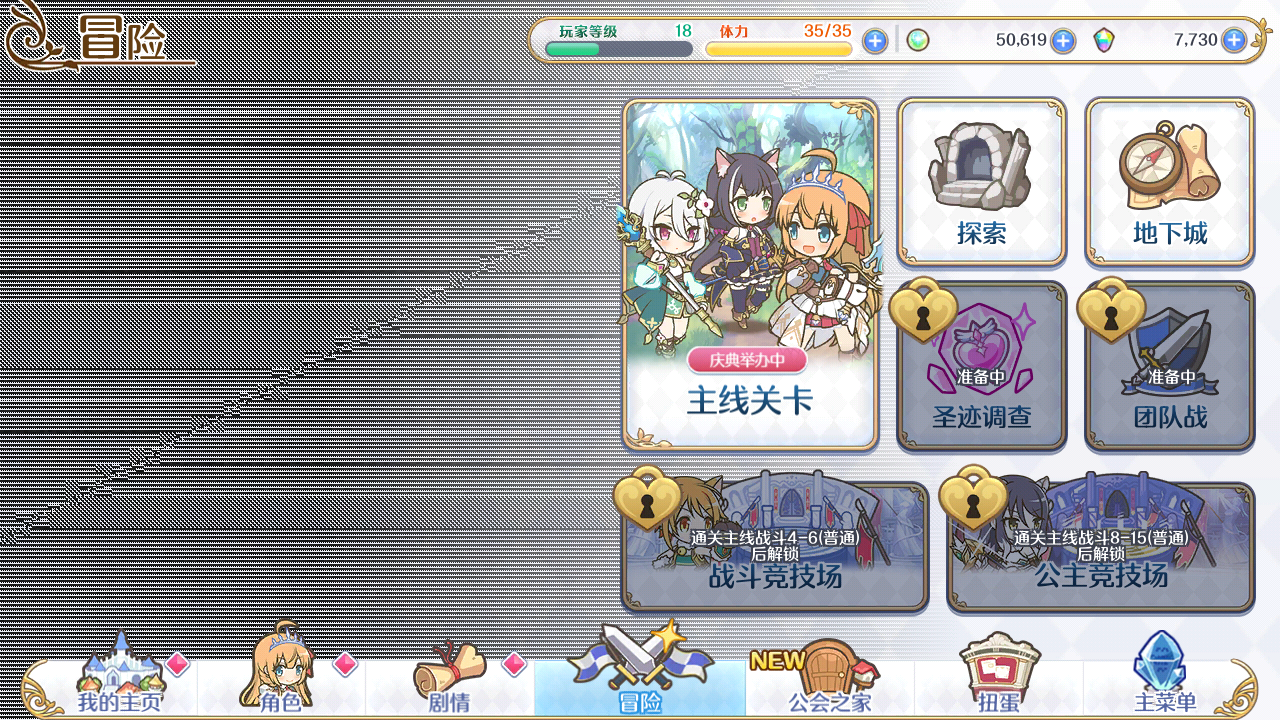Enter the 探索 exploration mode
Viewport: 1280px width, 720px height.
tap(981, 181)
